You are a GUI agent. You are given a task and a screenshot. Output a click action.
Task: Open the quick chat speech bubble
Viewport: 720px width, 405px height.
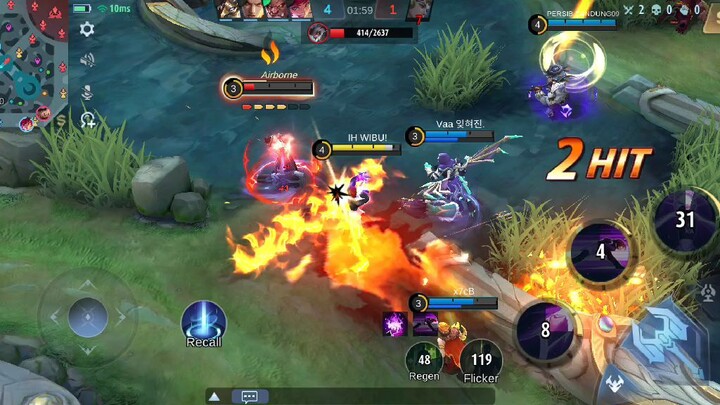(250, 396)
